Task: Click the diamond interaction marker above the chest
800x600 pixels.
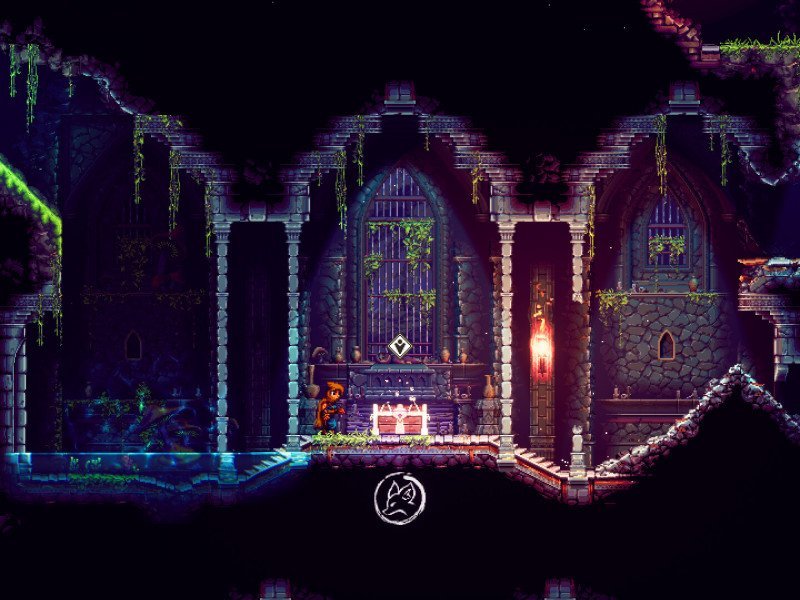Action: [400, 347]
